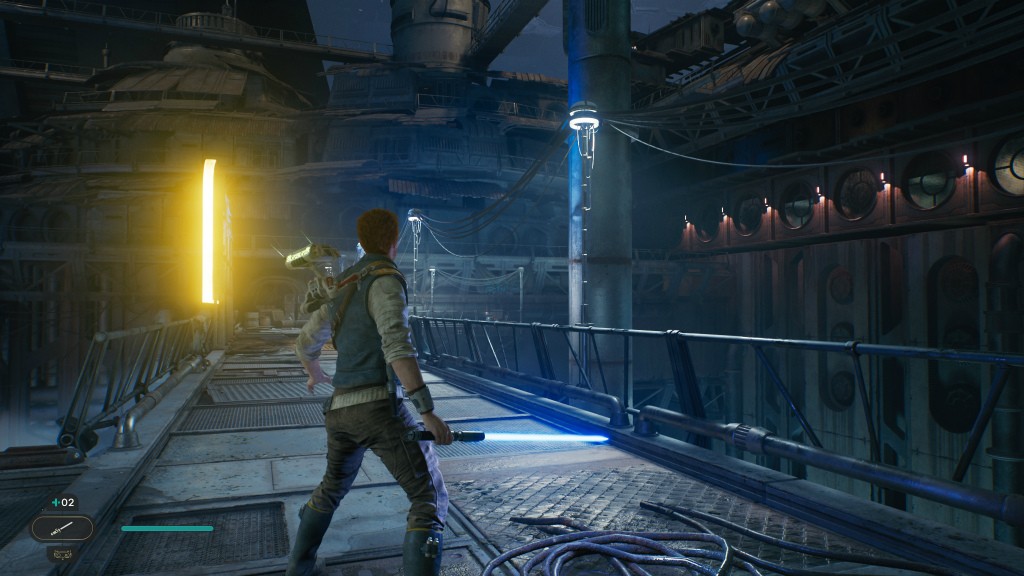This screenshot has width=1024, height=576.
Task: Click the small icon below the lightsaber stance
Action: point(62,552)
